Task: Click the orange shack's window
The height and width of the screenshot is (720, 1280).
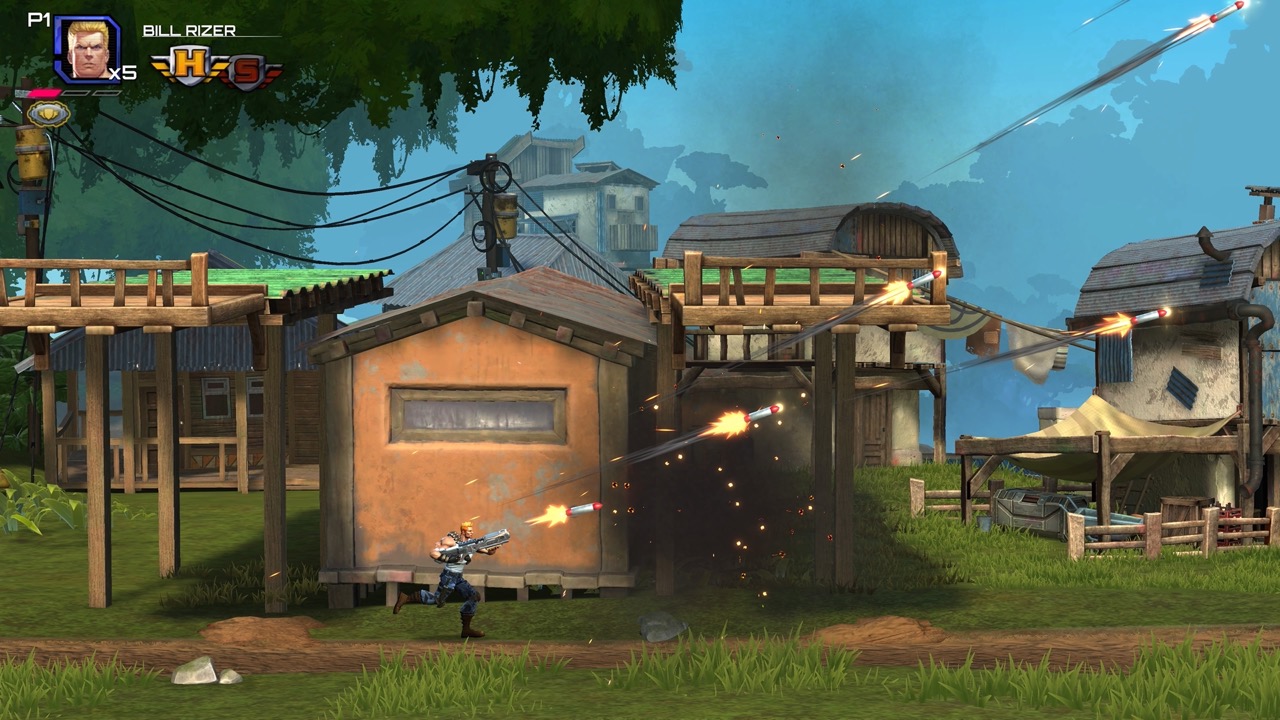Action: pyautogui.click(x=477, y=410)
